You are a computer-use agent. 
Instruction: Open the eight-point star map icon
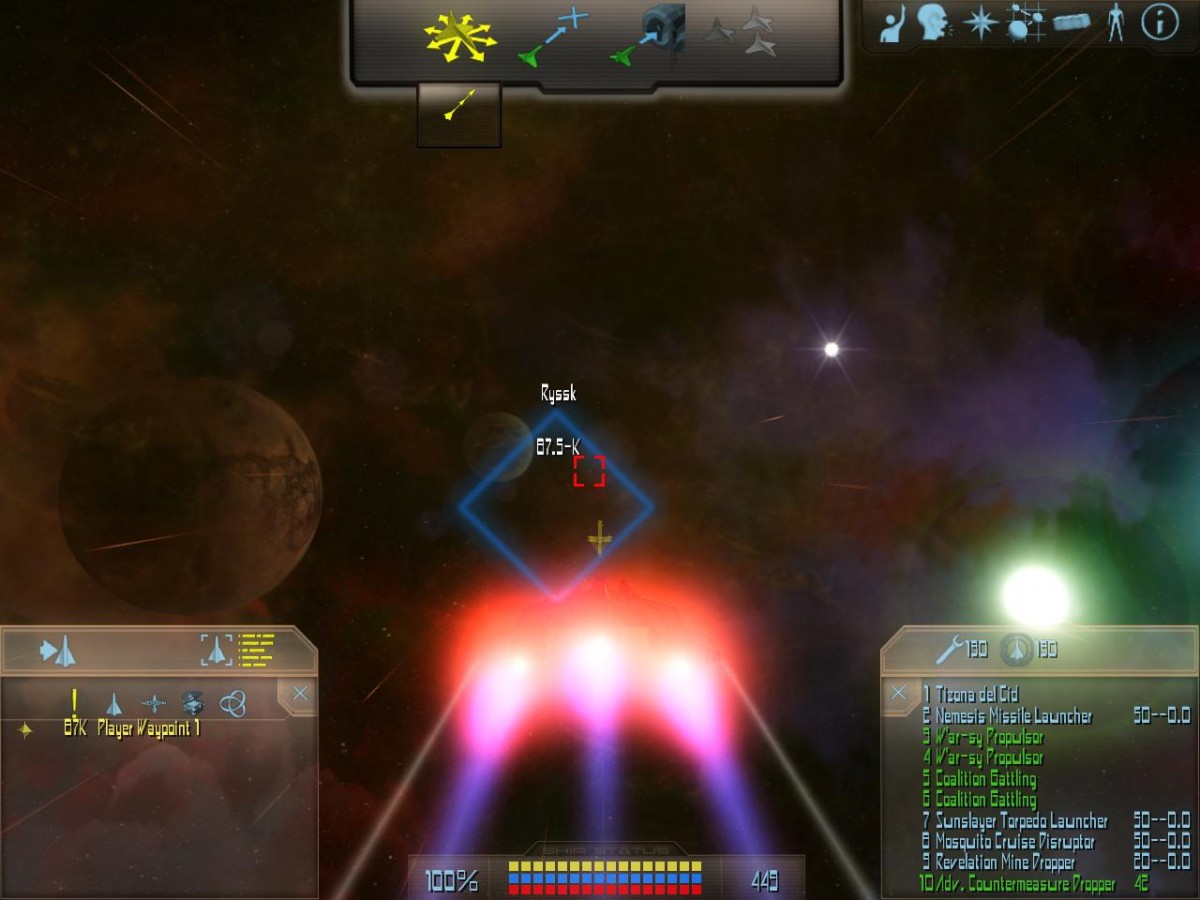coord(980,23)
